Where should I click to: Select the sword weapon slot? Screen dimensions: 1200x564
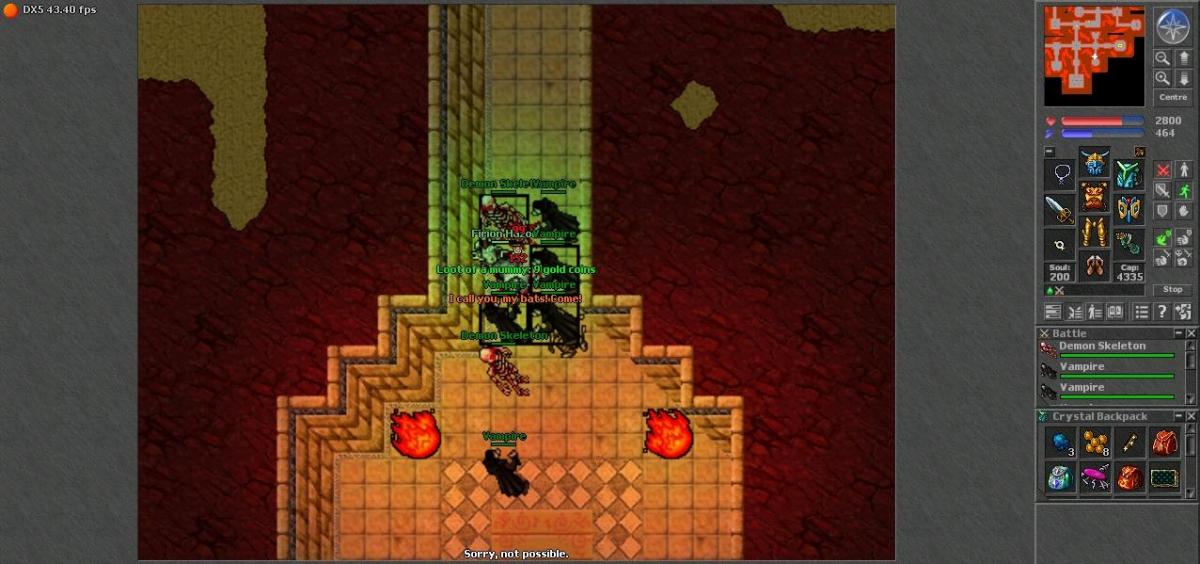click(1060, 209)
